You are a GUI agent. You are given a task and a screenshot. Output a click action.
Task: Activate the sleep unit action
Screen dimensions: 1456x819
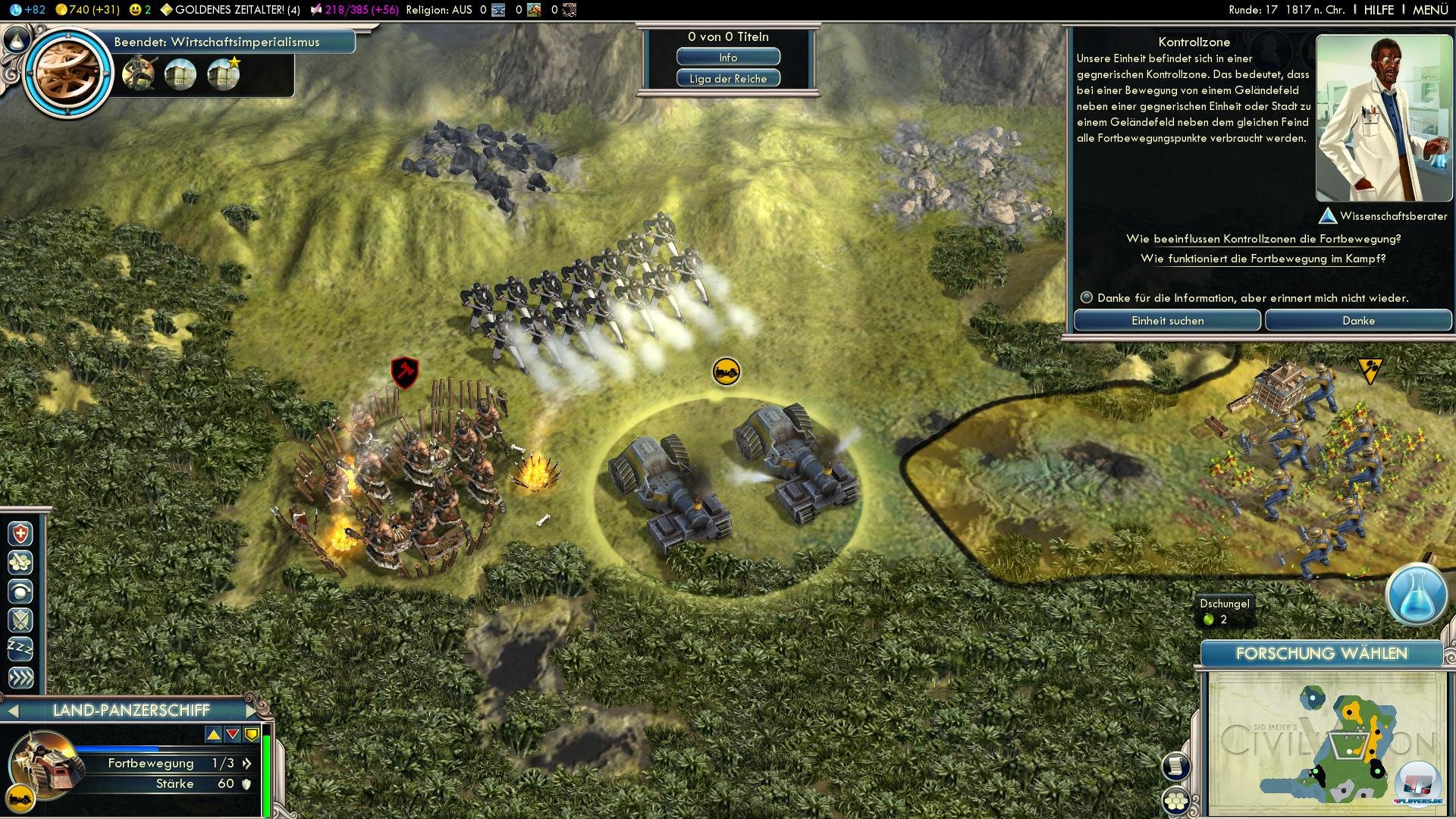coord(20,648)
